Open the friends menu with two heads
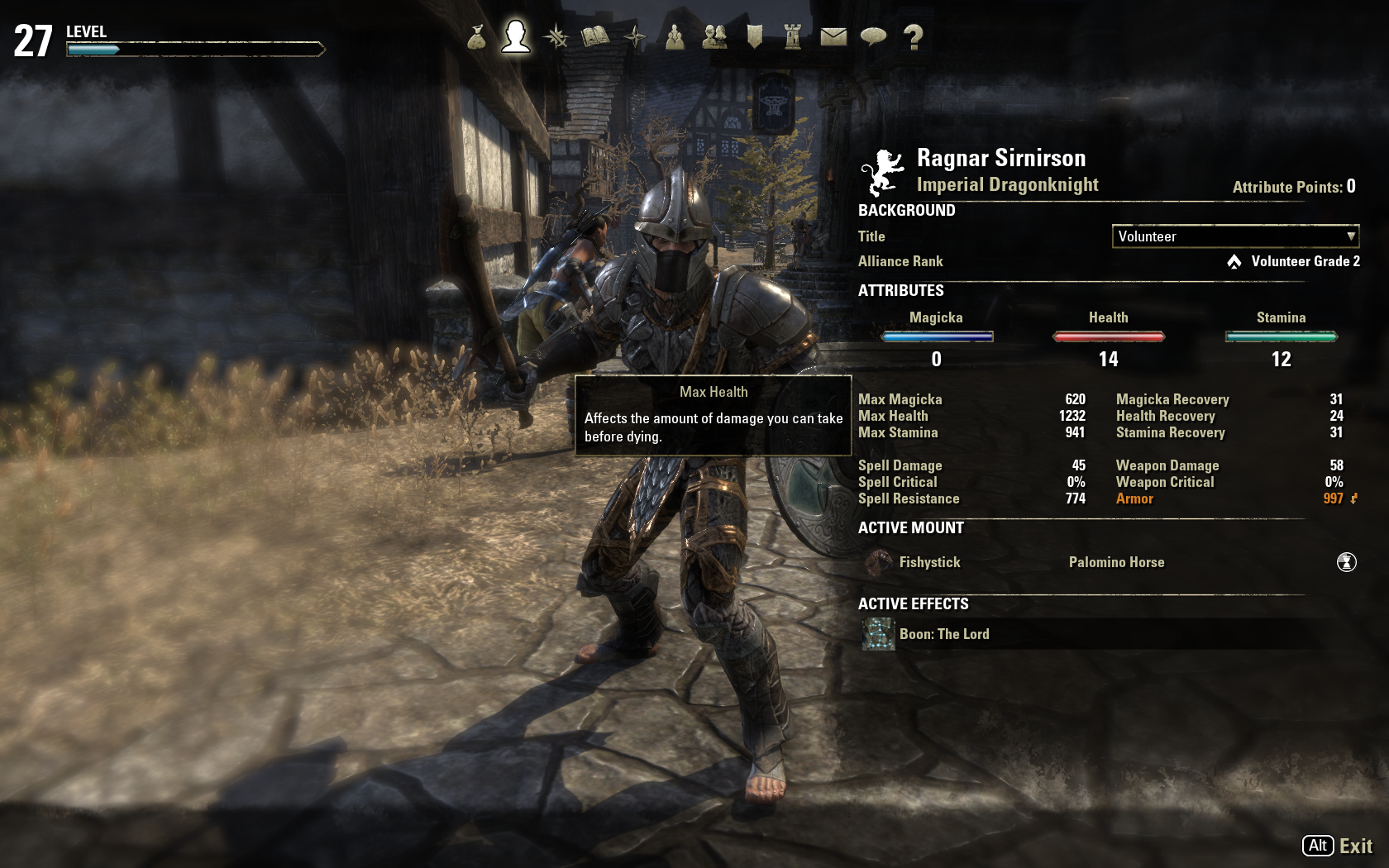 point(714,37)
